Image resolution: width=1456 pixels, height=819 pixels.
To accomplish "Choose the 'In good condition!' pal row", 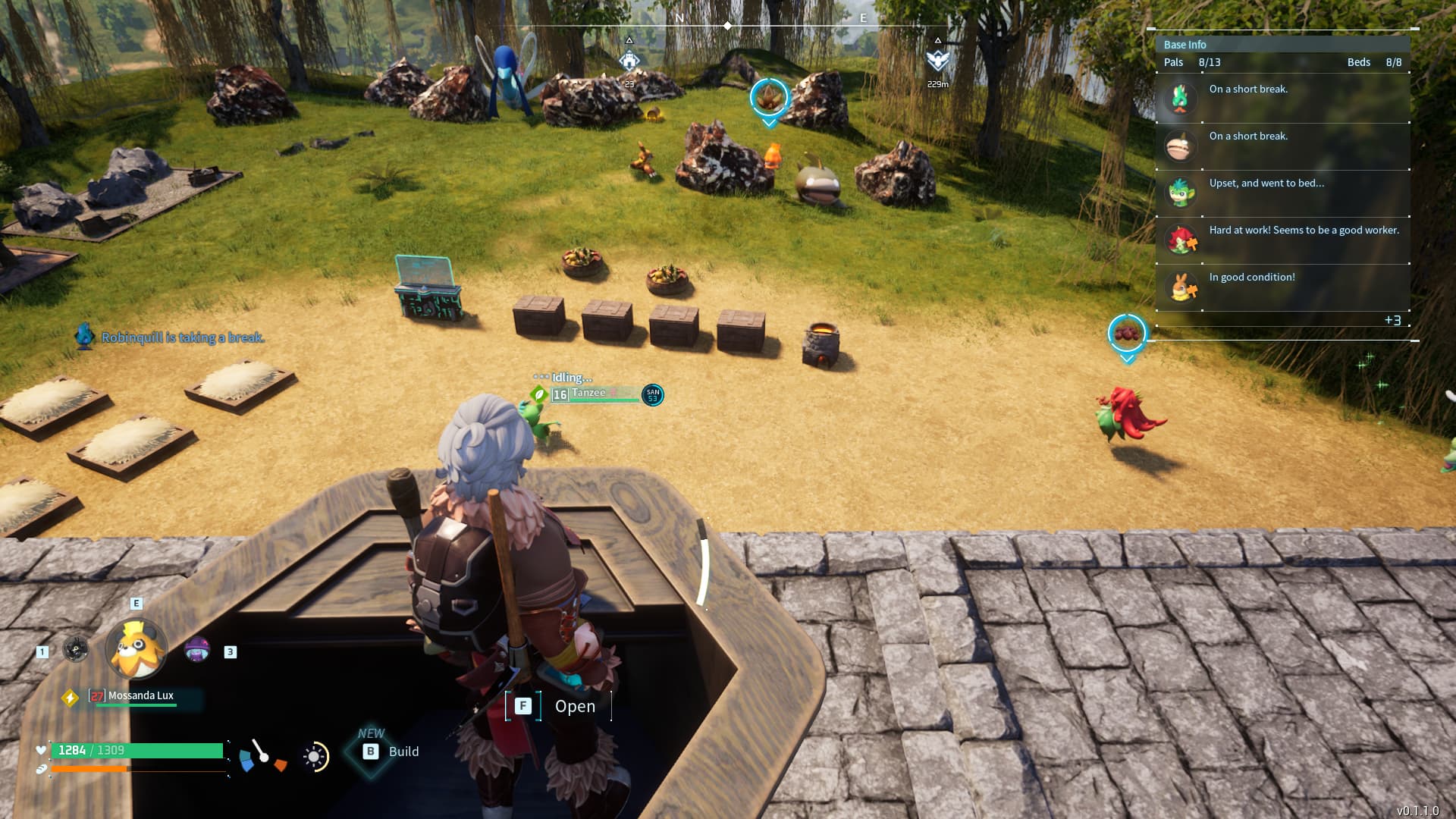I will pyautogui.click(x=1282, y=287).
